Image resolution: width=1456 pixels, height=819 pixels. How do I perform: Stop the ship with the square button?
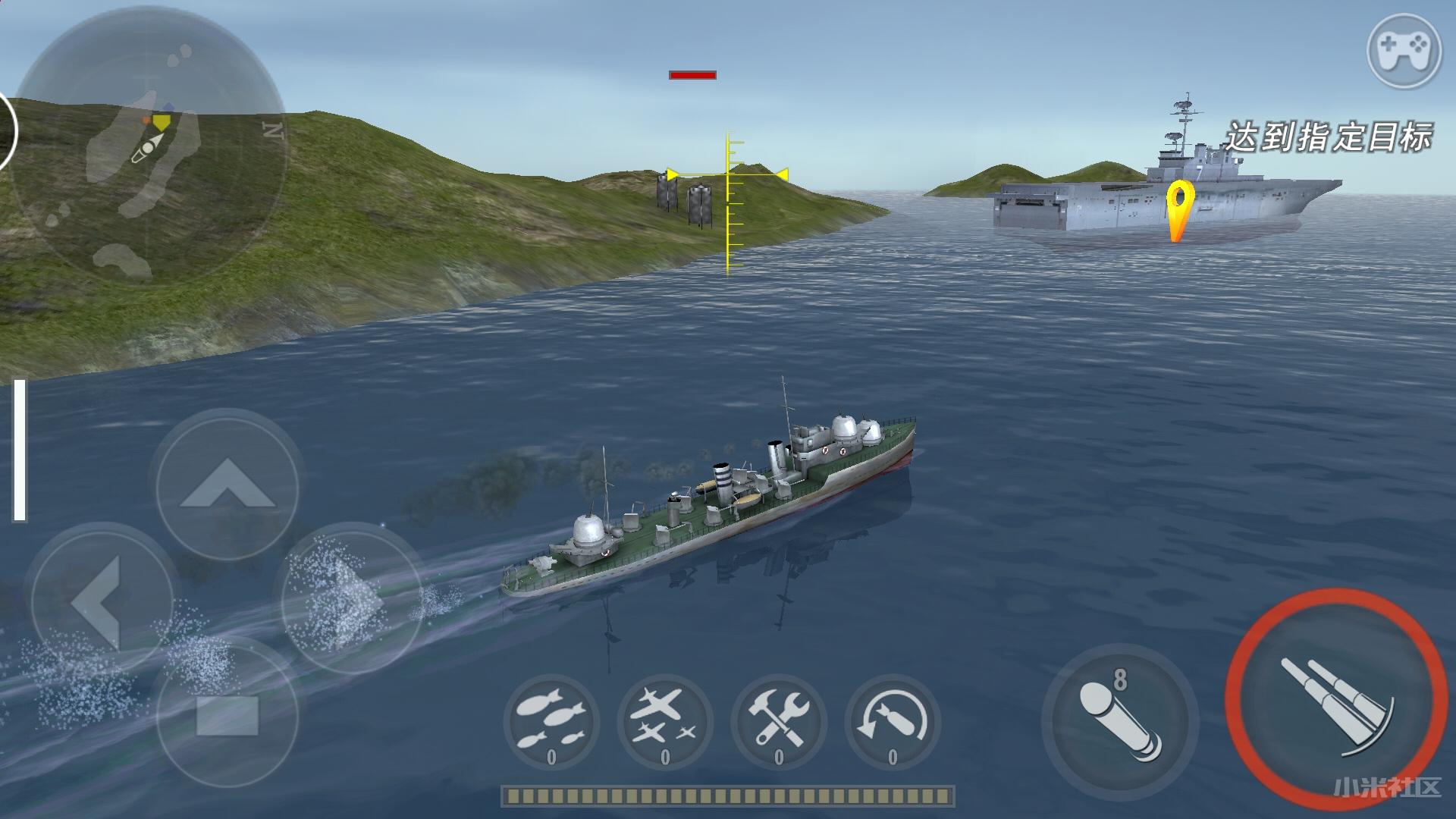(x=227, y=715)
